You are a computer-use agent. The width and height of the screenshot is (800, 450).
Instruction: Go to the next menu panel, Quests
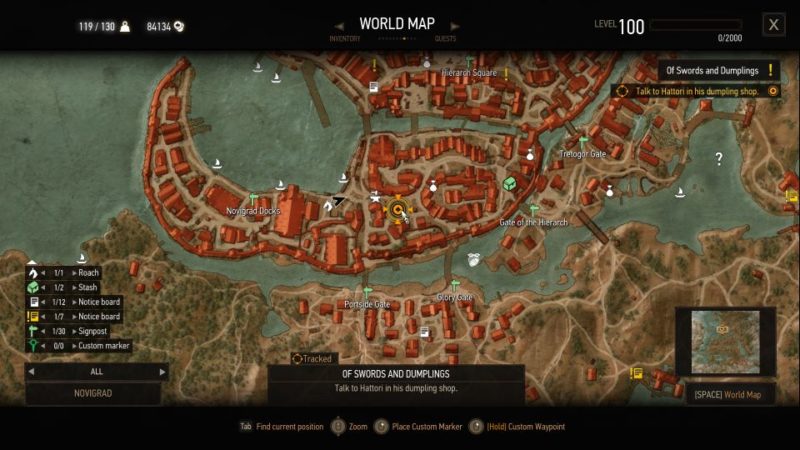click(445, 39)
